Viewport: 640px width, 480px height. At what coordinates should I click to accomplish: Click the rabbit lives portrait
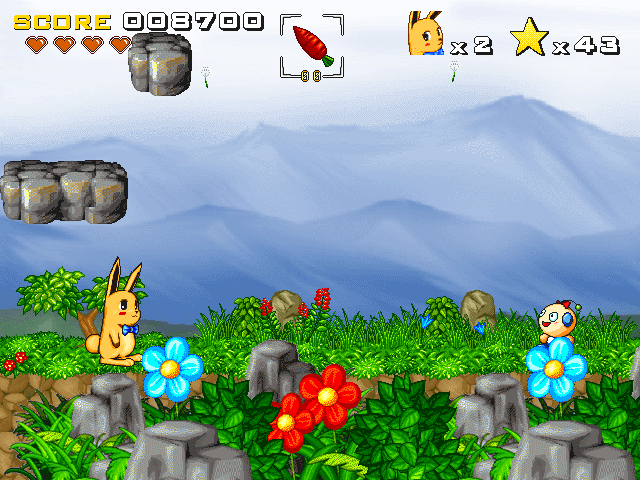tap(426, 34)
